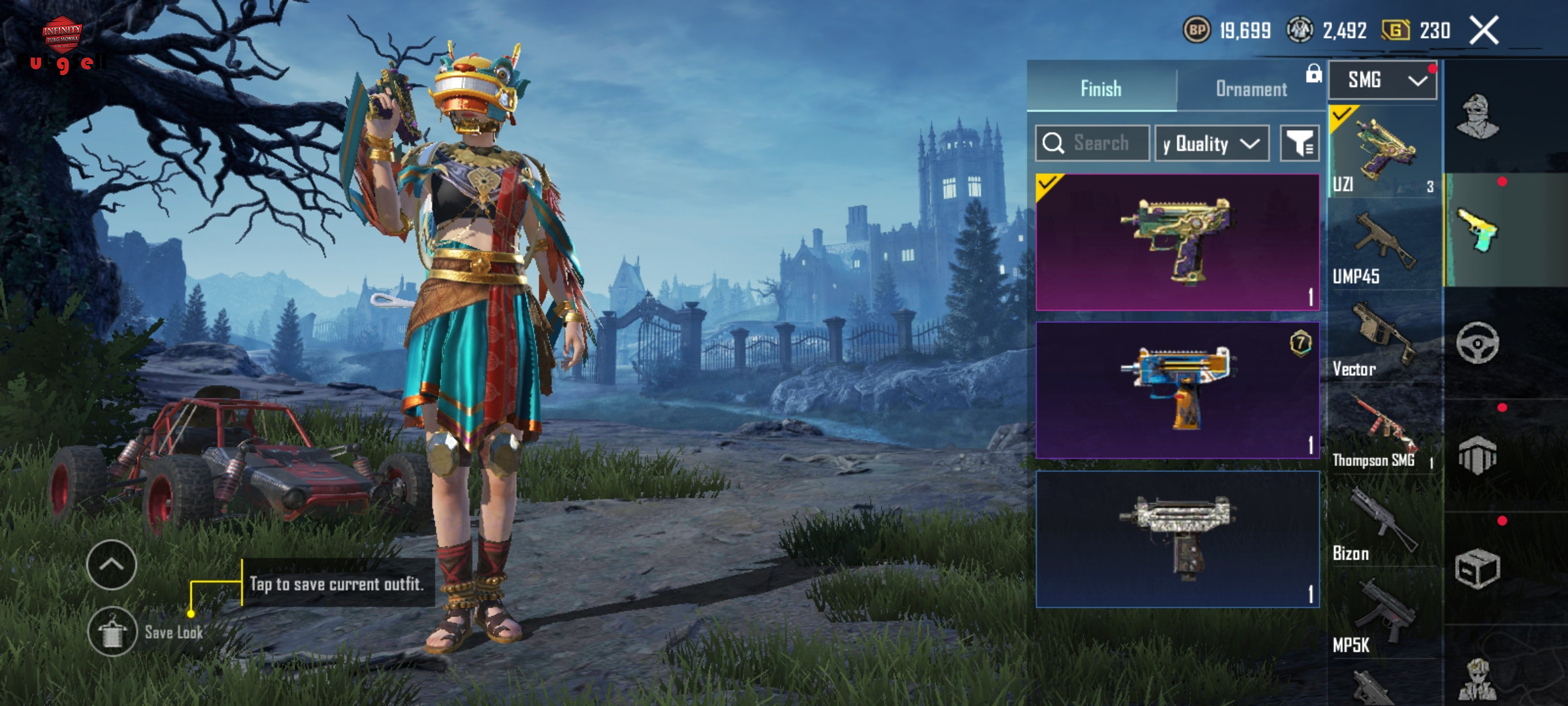Select the Finish tab
Screen dimensions: 1568x706
(1101, 89)
